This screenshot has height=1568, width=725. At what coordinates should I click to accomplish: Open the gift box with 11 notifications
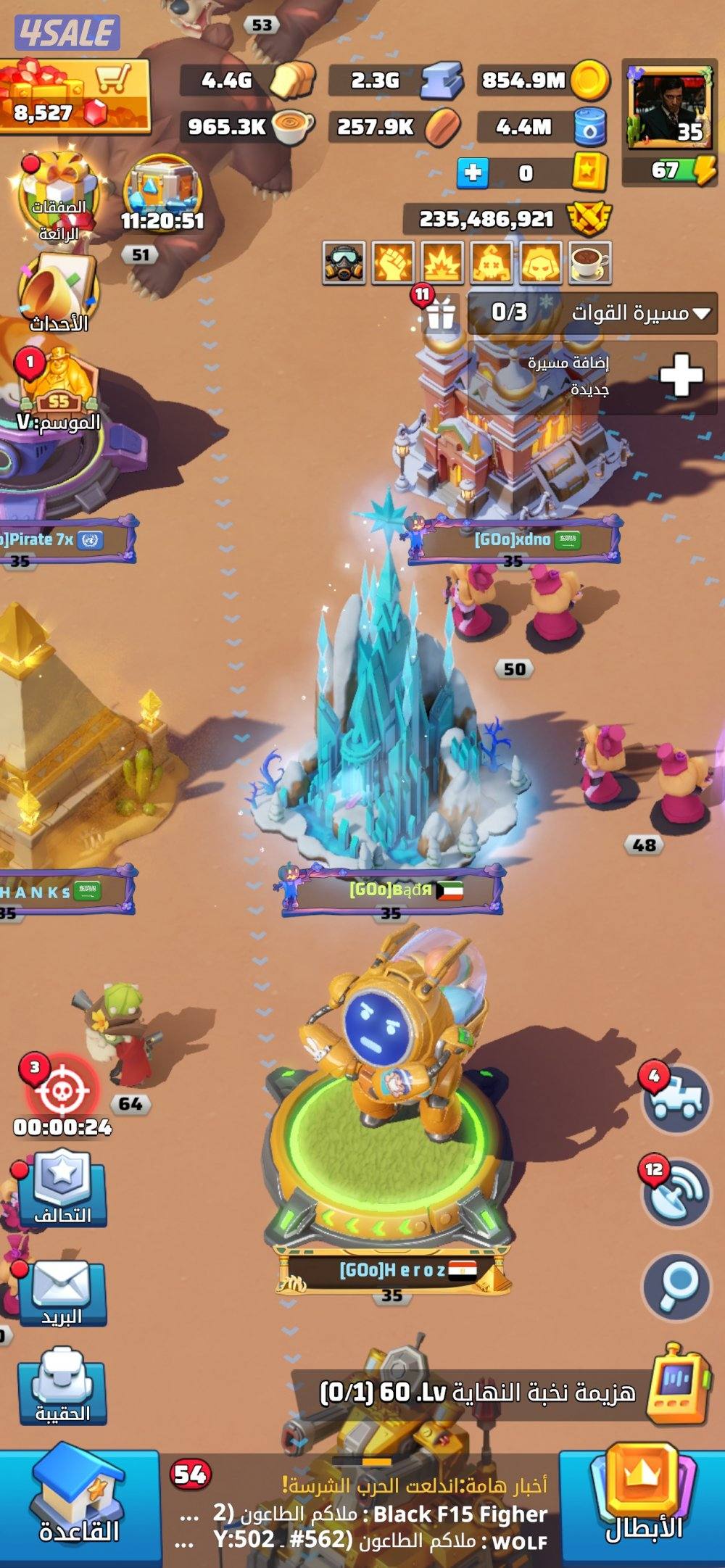[440, 313]
